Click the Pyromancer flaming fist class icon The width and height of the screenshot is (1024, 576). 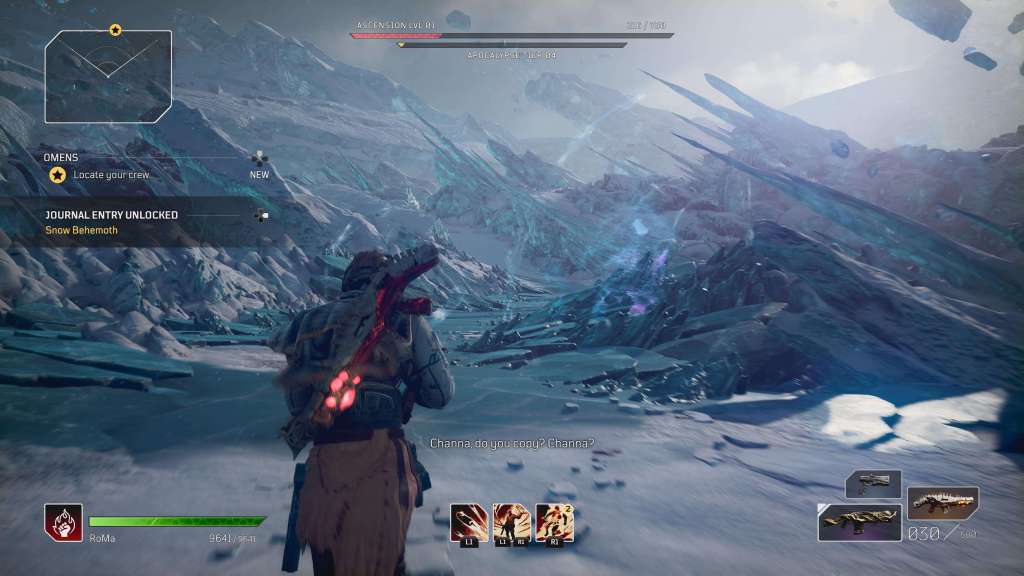click(63, 522)
